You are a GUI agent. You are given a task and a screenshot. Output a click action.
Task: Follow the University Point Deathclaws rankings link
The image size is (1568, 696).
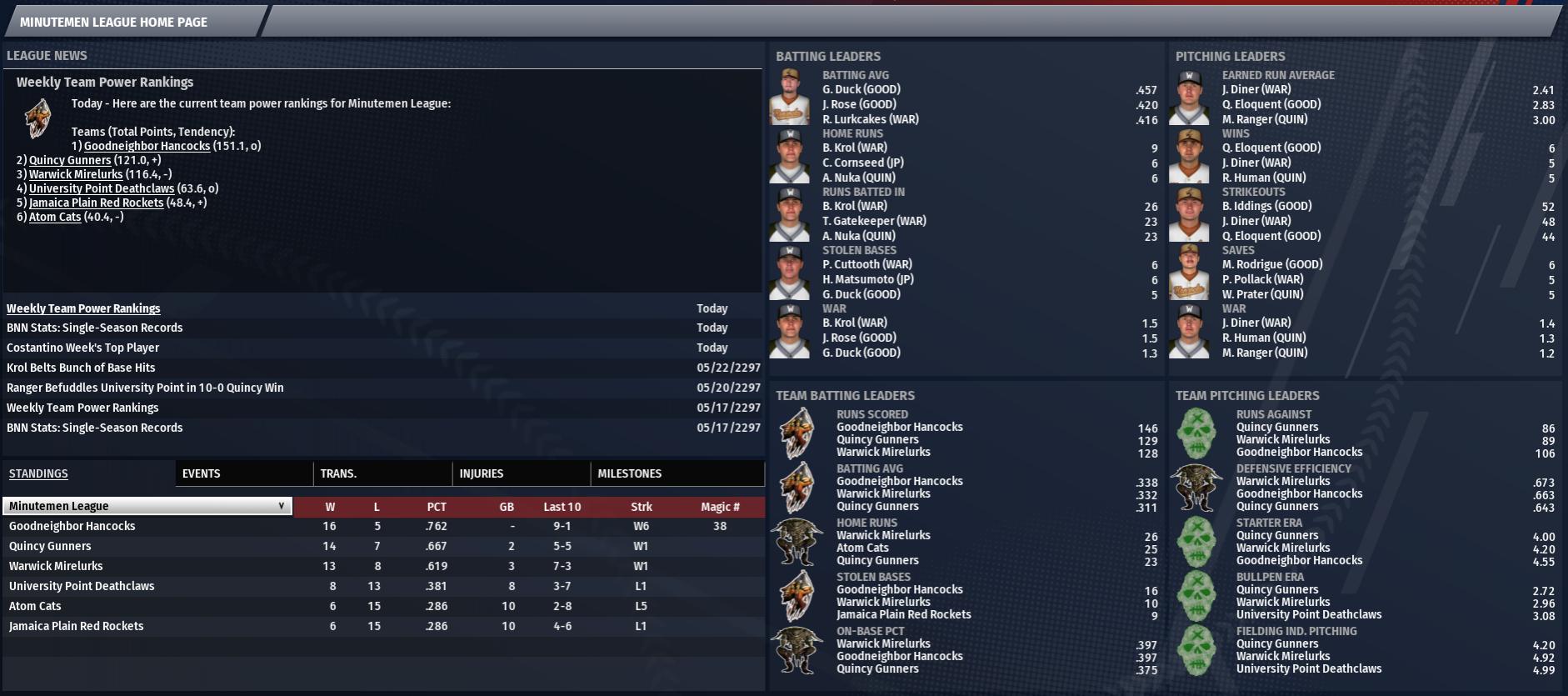102,188
